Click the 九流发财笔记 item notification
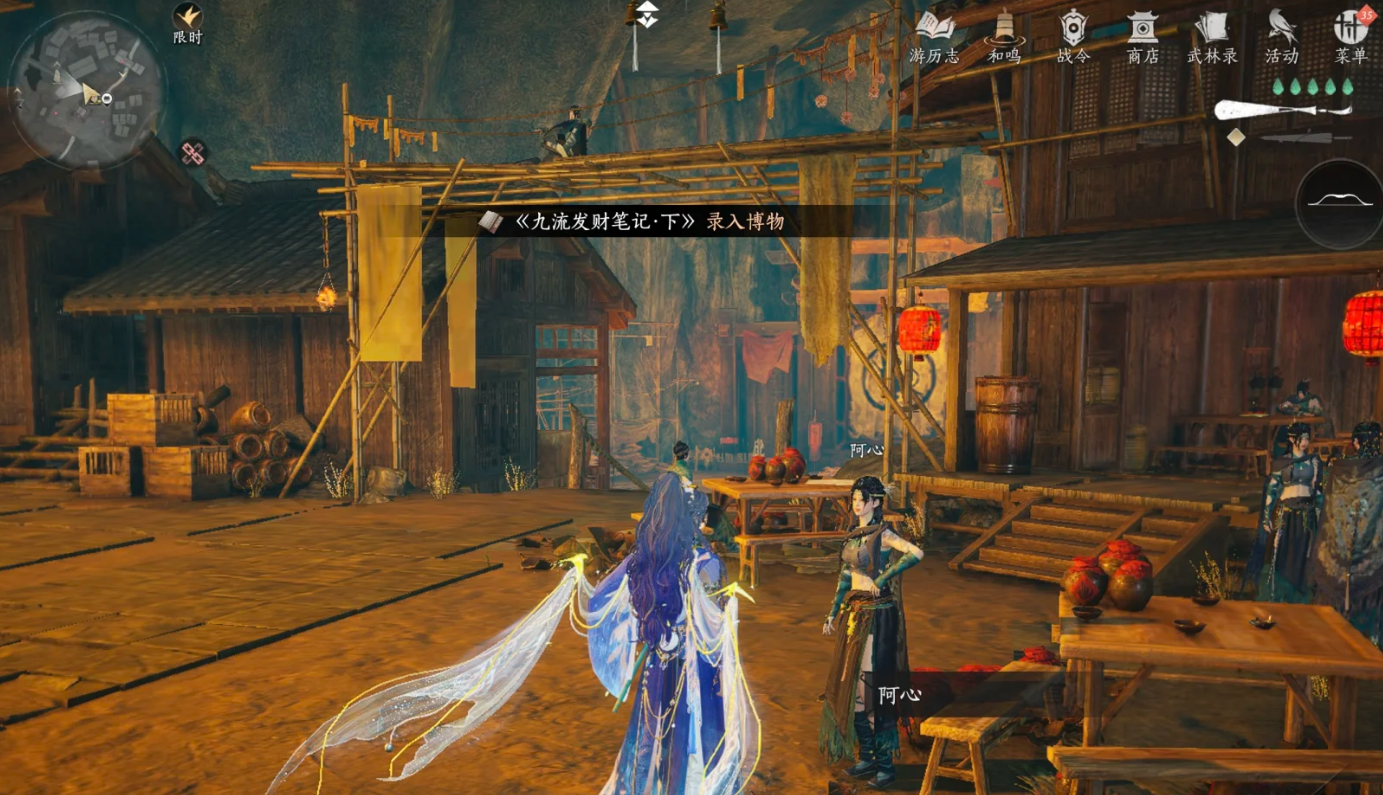 click(x=632, y=222)
